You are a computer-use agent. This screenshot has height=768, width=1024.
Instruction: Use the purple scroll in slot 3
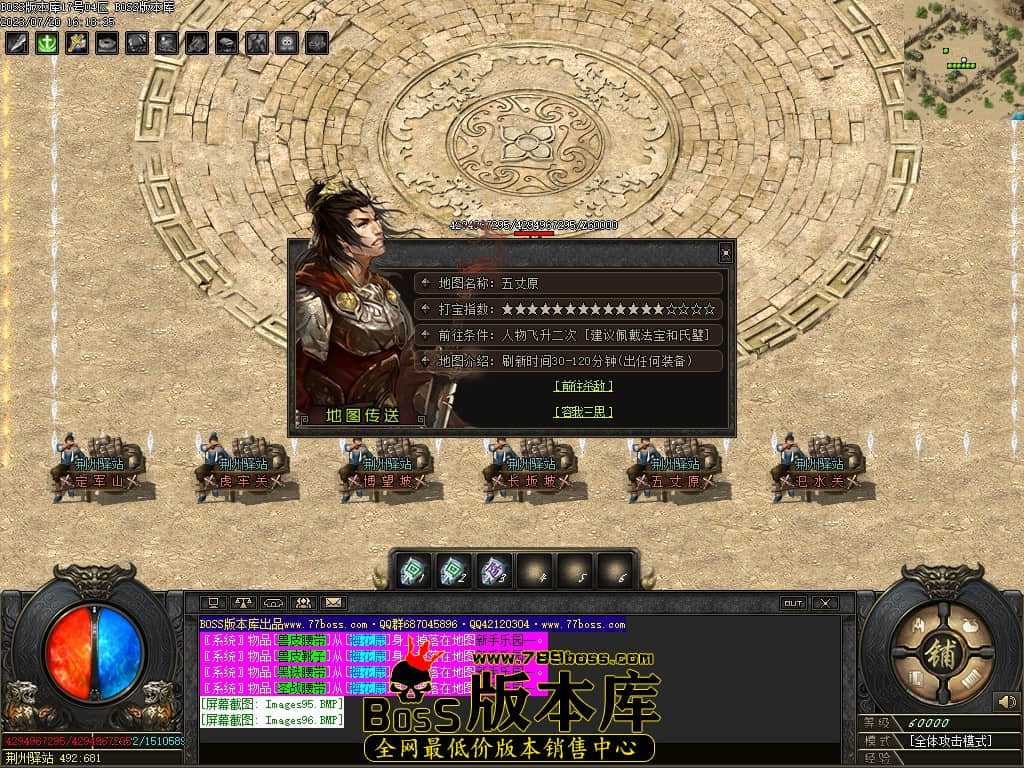pyautogui.click(x=495, y=570)
